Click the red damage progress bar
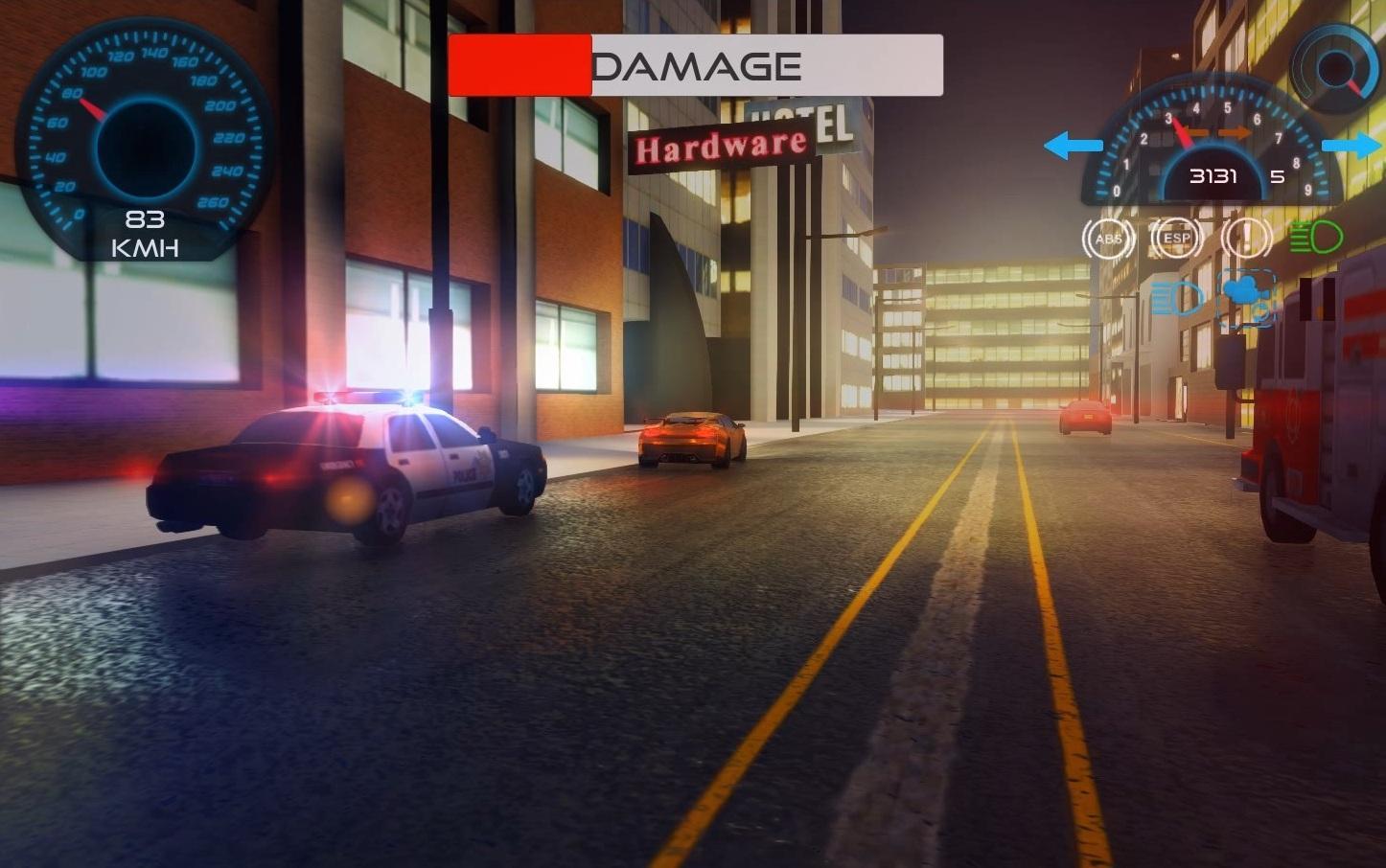The height and width of the screenshot is (868, 1386). pos(520,64)
